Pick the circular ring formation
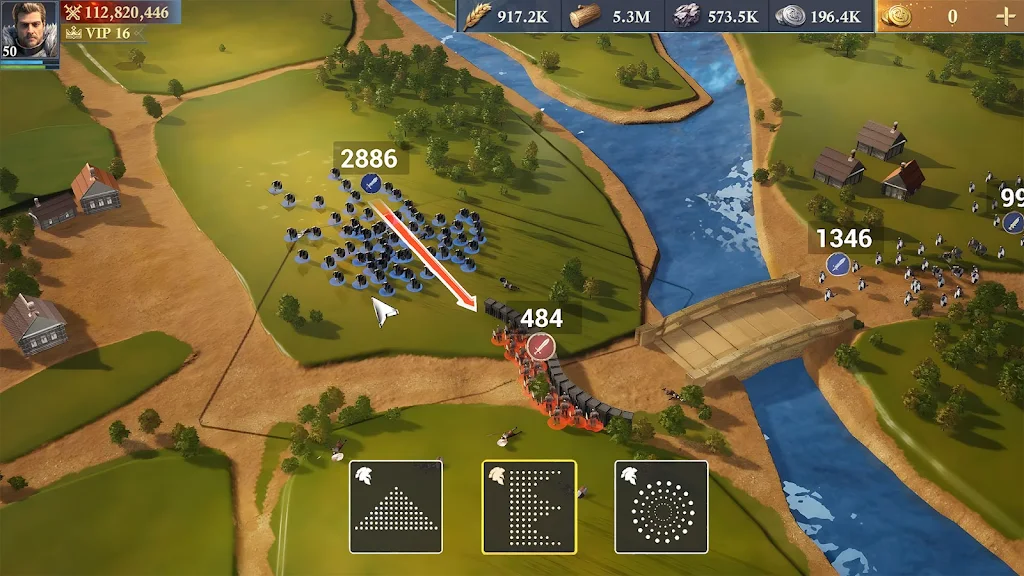 661,507
